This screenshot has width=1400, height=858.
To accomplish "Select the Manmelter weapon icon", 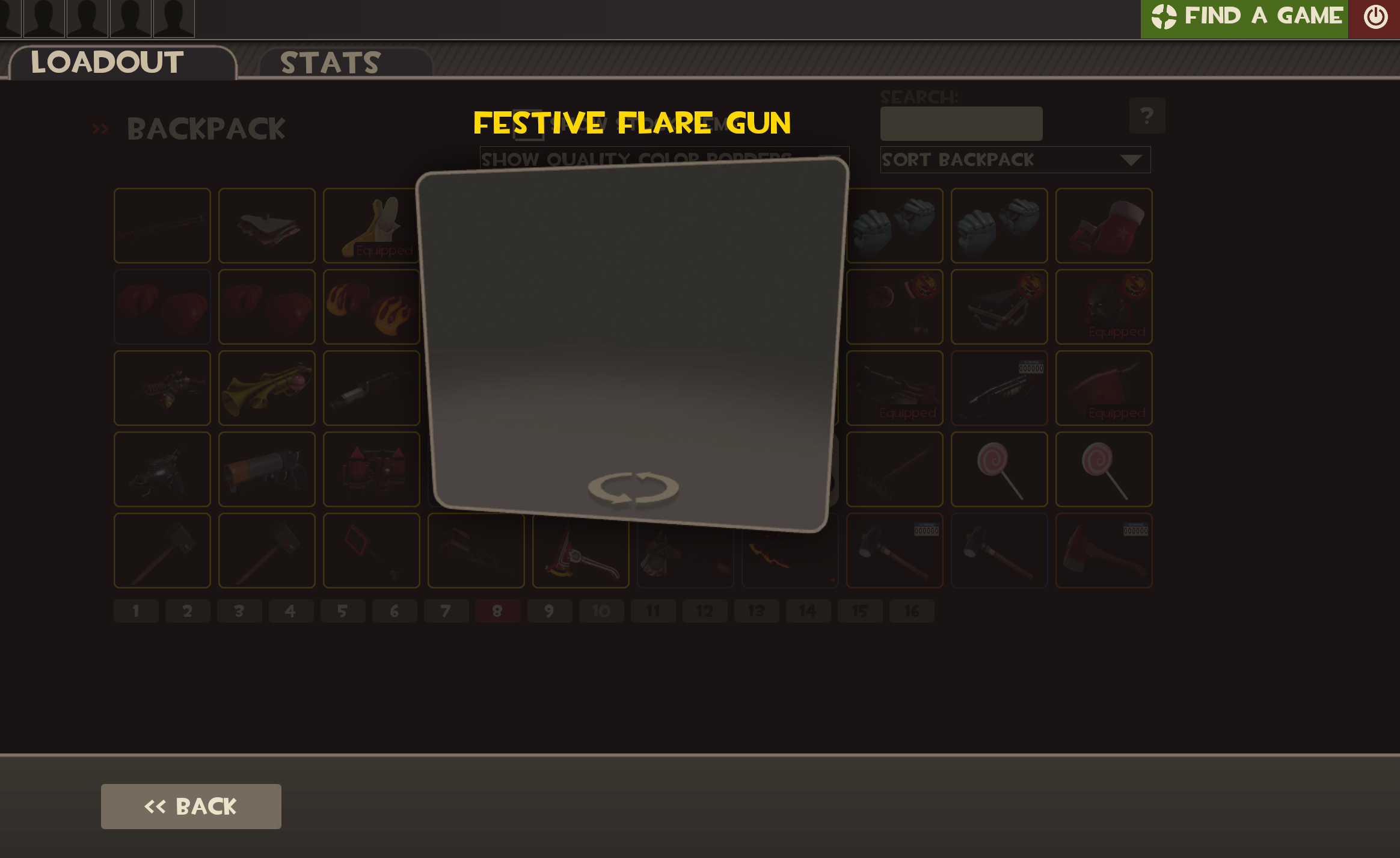I will (162, 469).
